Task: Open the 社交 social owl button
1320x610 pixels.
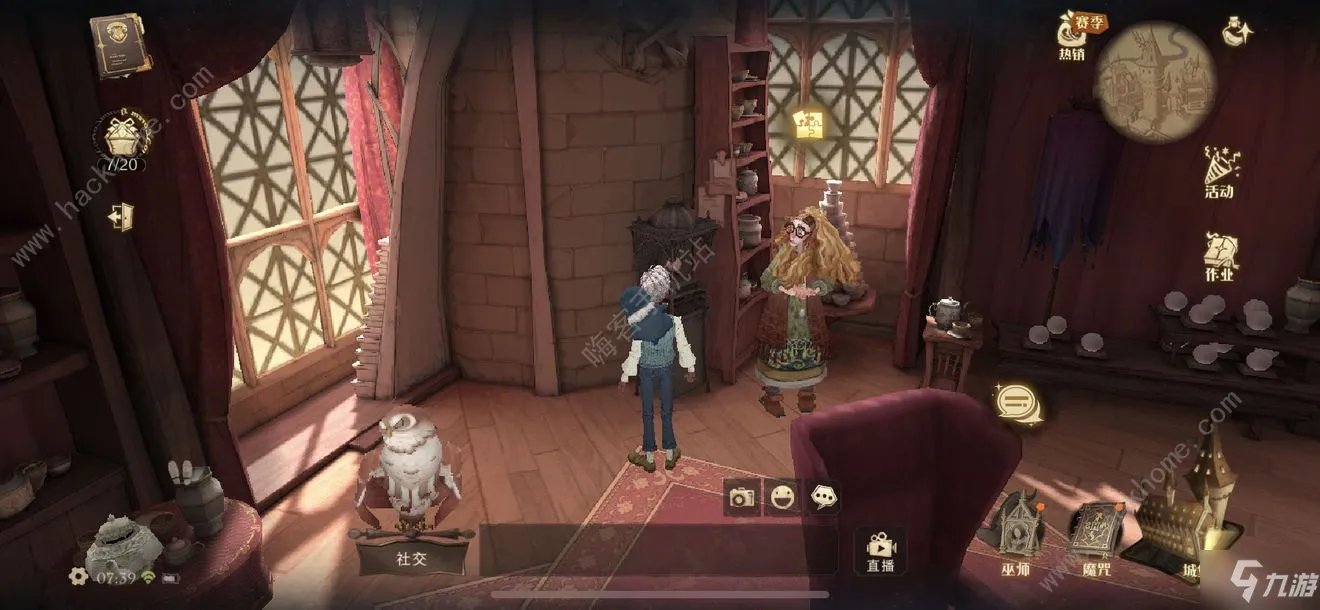Action: pyautogui.click(x=410, y=535)
